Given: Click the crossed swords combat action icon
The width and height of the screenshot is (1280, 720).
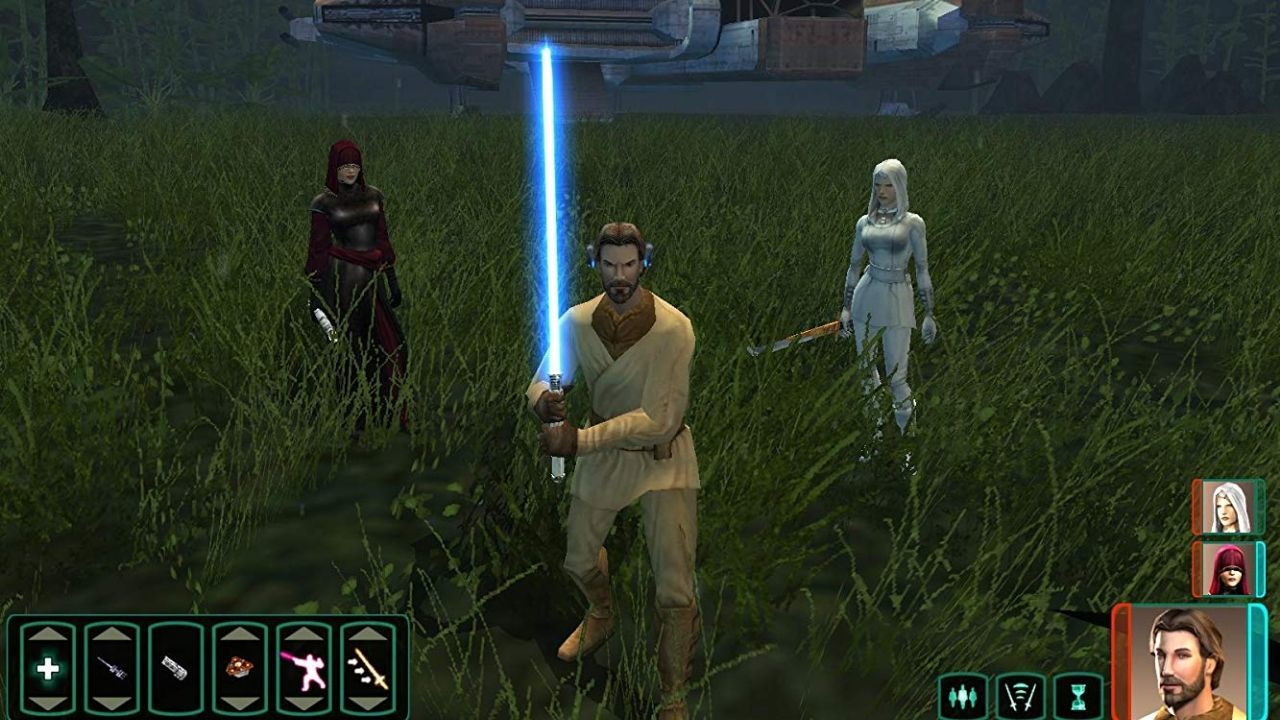Looking at the screenshot, I should [x=1019, y=695].
